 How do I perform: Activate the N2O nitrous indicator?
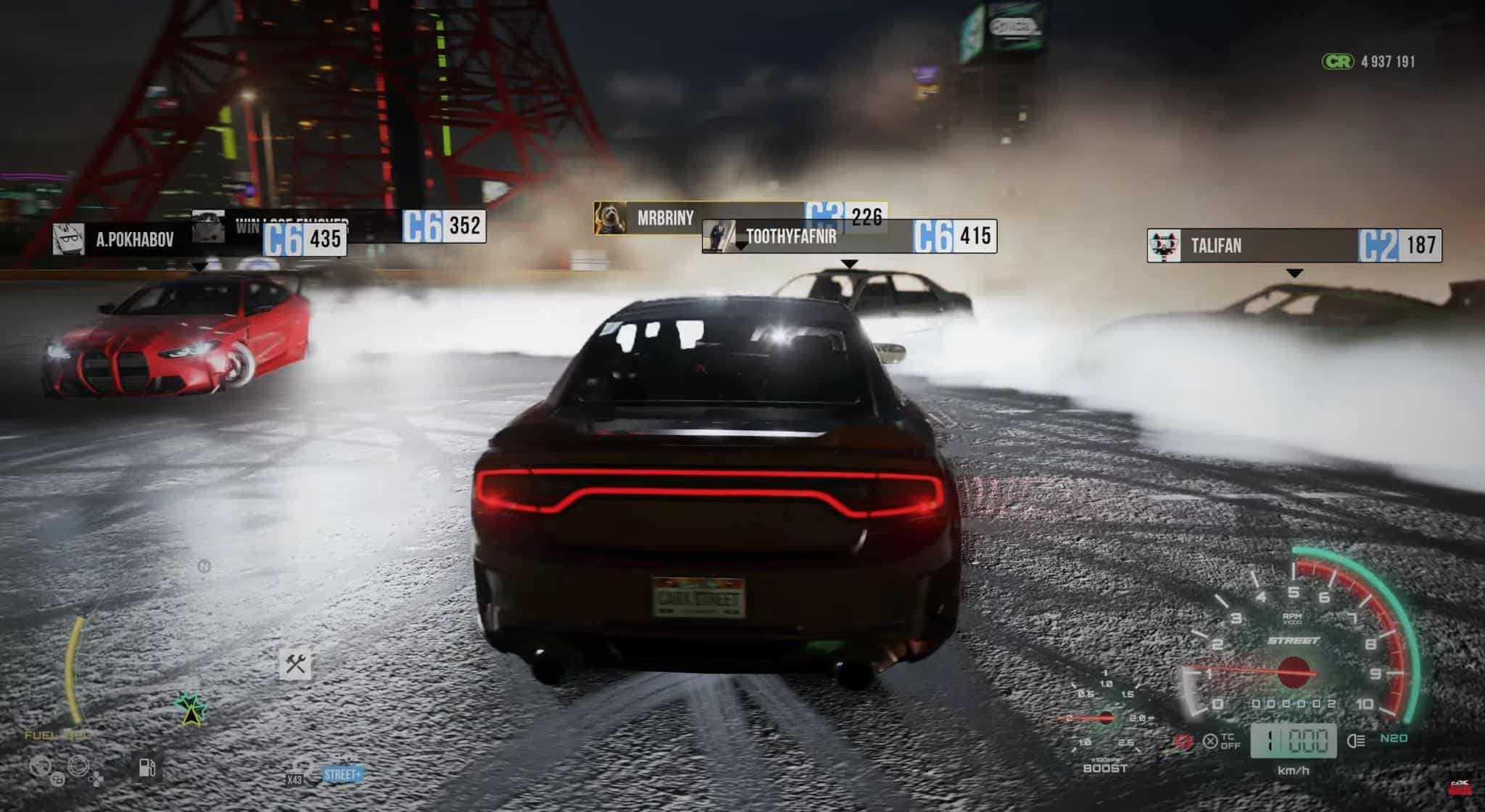1394,738
